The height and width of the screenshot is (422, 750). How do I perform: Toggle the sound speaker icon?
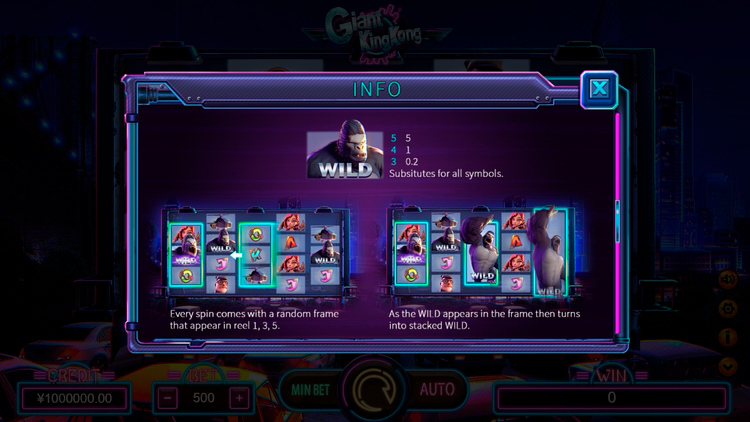[x=728, y=281]
